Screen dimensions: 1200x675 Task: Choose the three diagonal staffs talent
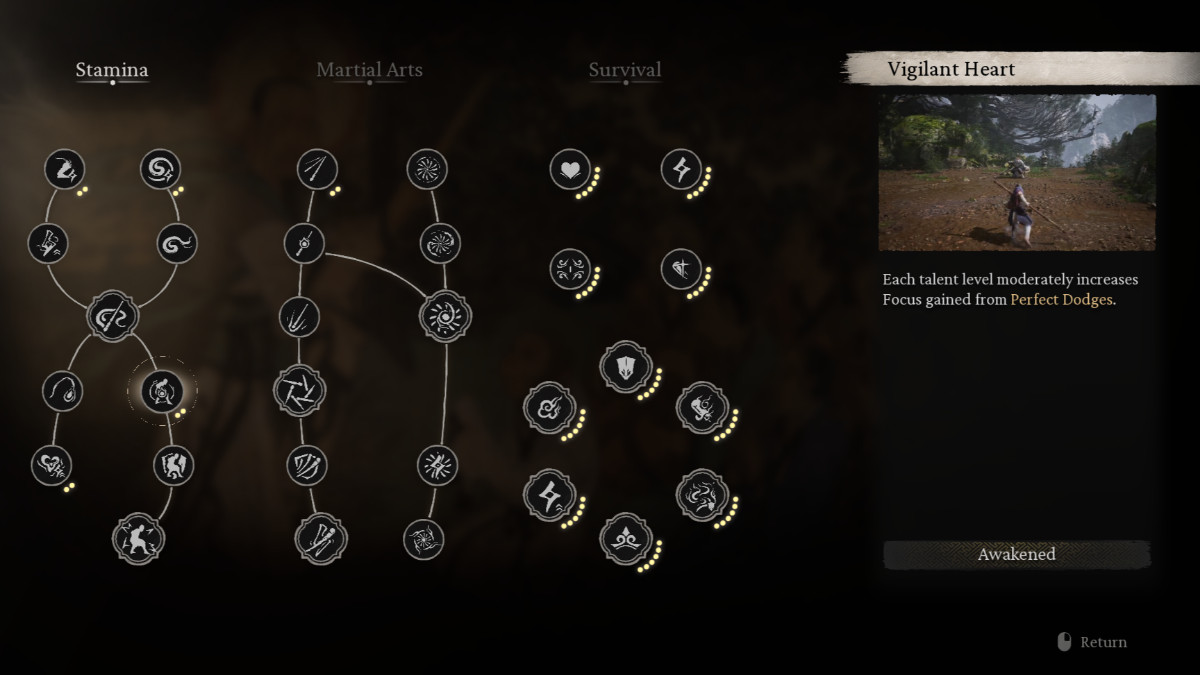tap(318, 169)
